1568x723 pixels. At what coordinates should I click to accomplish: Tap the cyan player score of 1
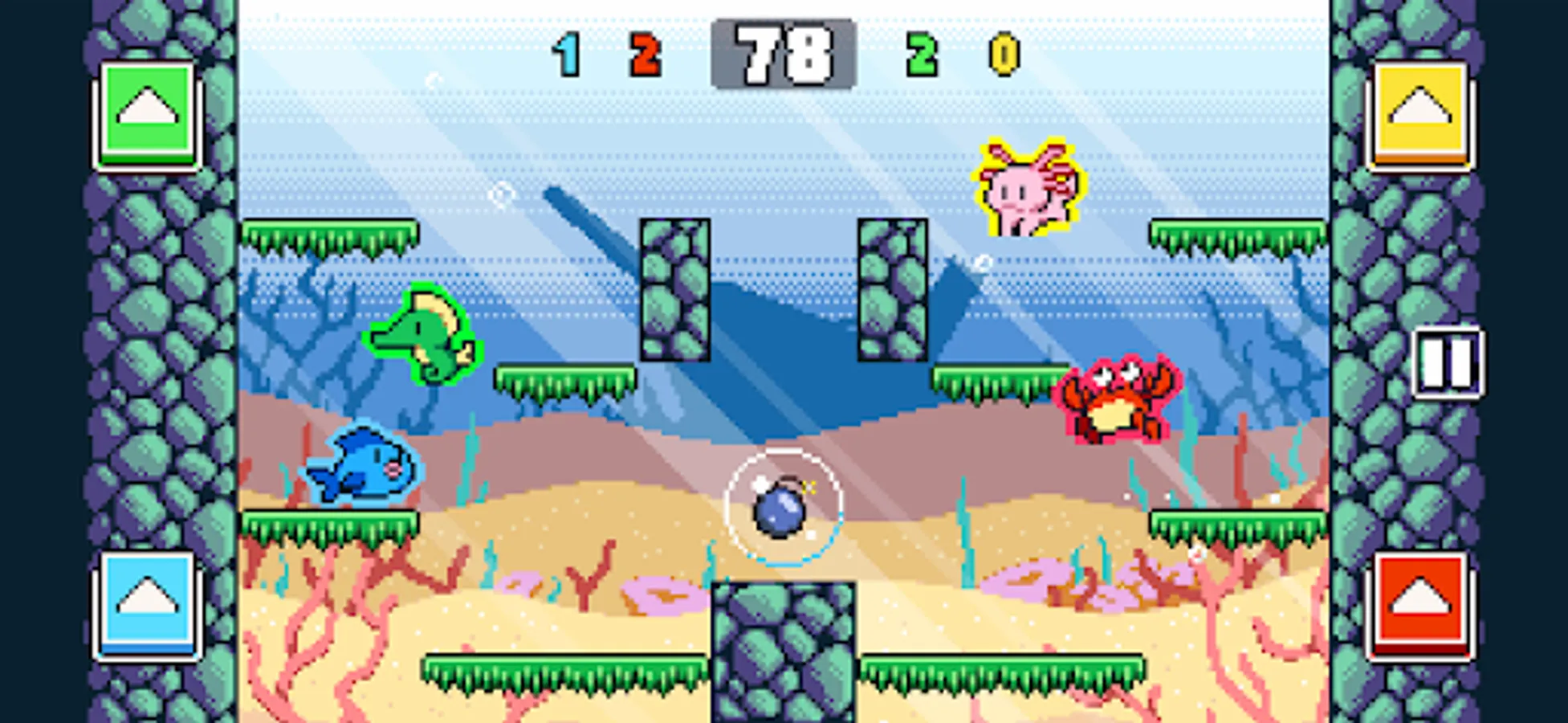(x=567, y=54)
